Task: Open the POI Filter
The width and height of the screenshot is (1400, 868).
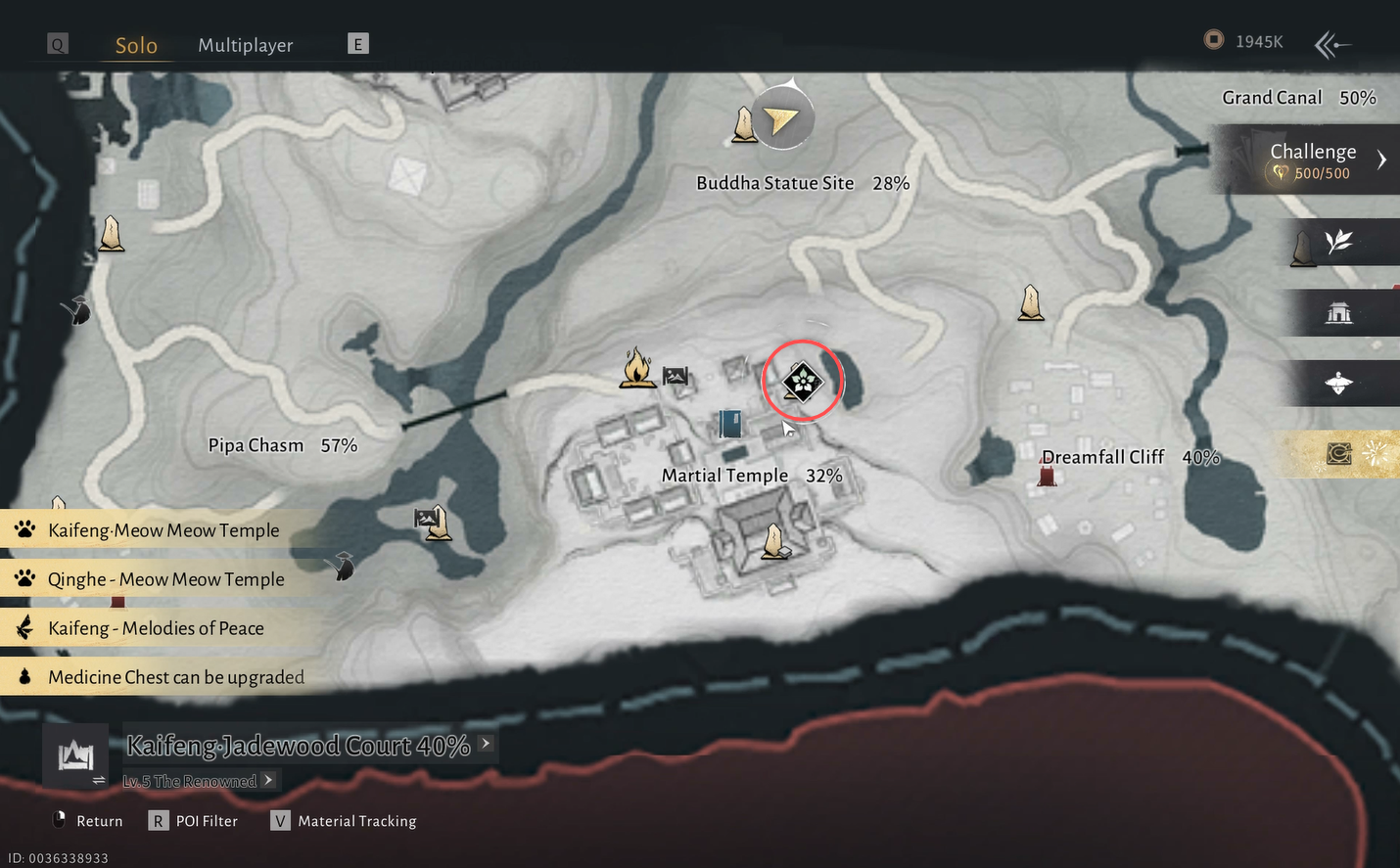Action: pyautogui.click(x=207, y=821)
